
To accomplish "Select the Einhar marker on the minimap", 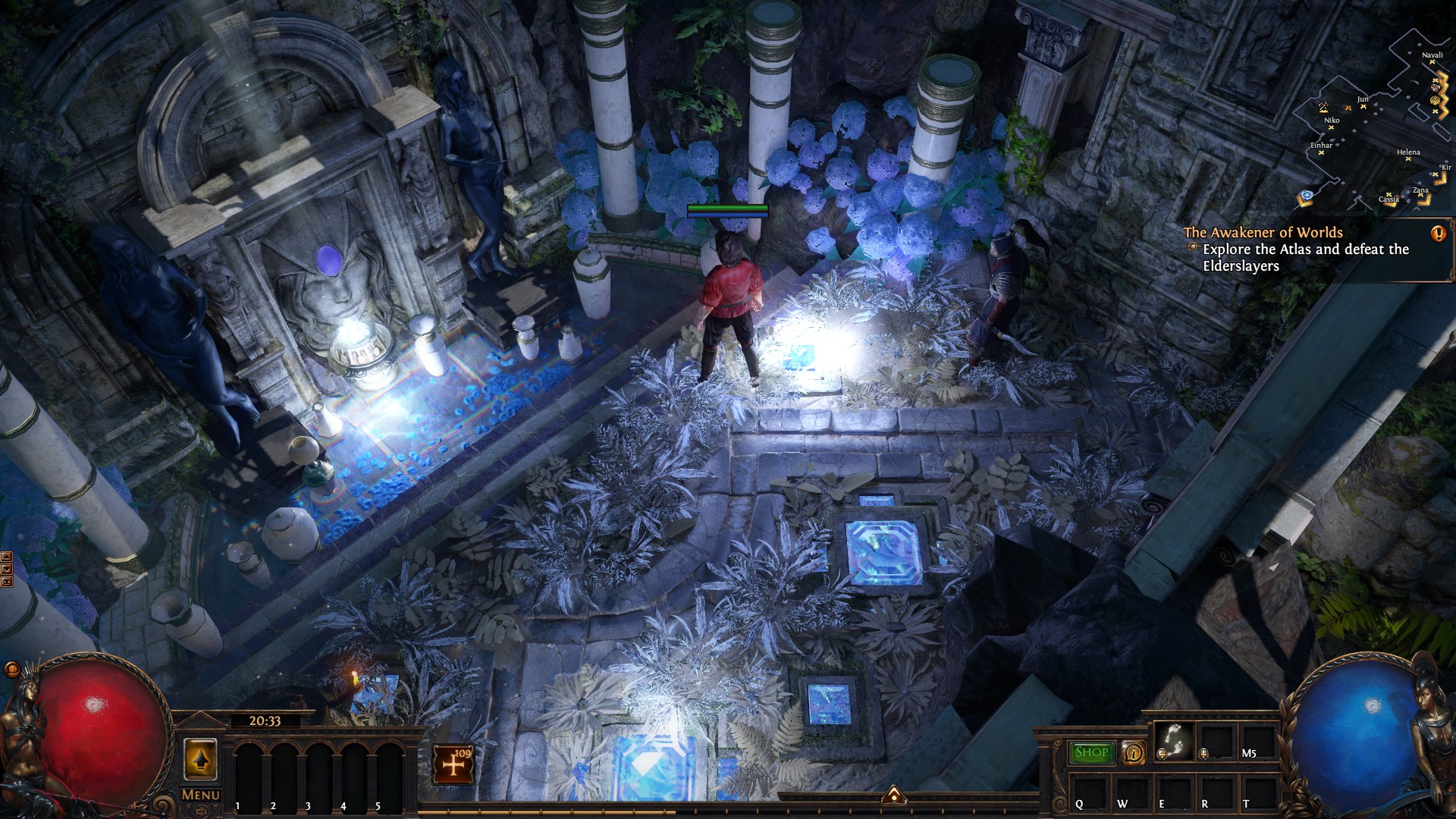I will [x=1321, y=152].
